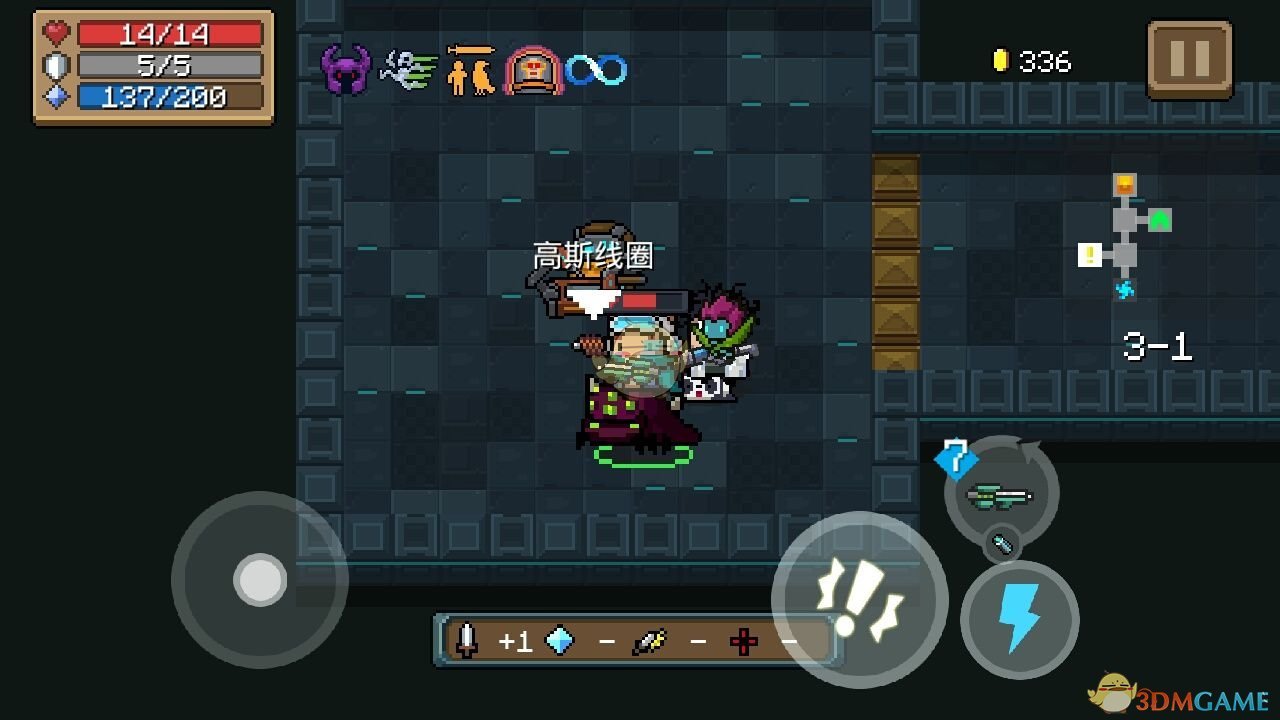Check the blue infinity buff icon
This screenshot has height=720, width=1280.
[596, 70]
